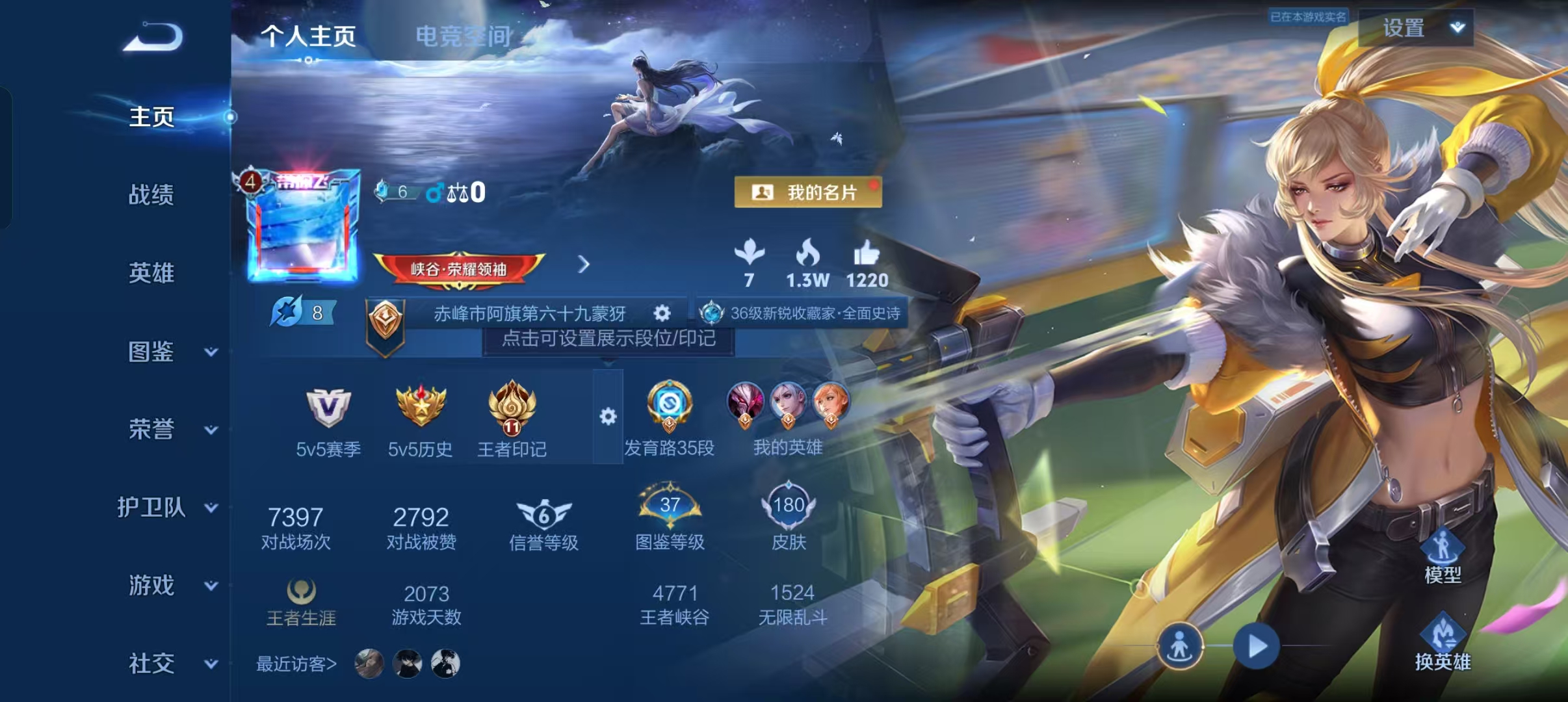Switch to the 电竞空间 tab

pyautogui.click(x=462, y=37)
